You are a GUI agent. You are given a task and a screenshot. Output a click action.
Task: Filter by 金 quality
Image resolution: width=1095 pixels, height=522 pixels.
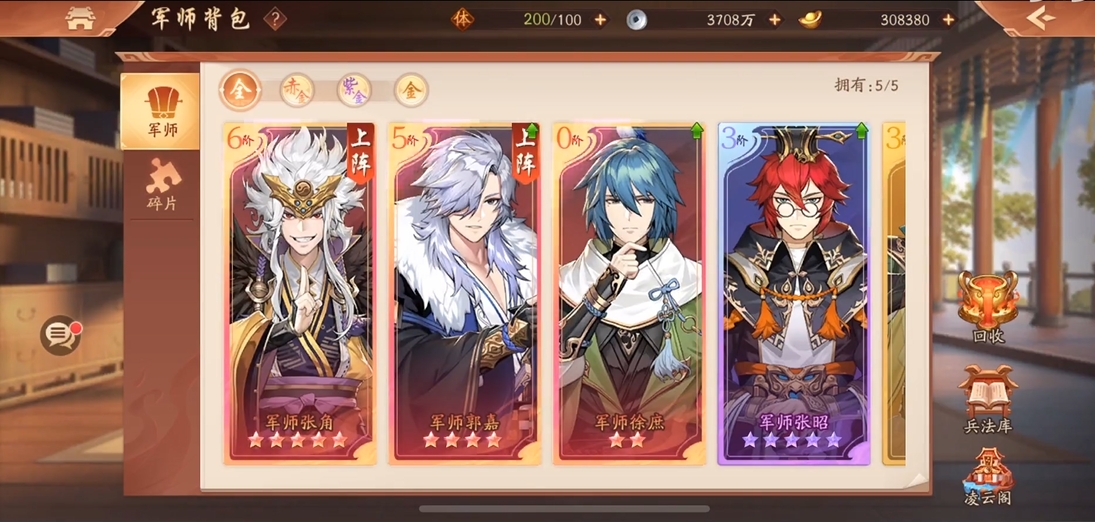coord(410,91)
